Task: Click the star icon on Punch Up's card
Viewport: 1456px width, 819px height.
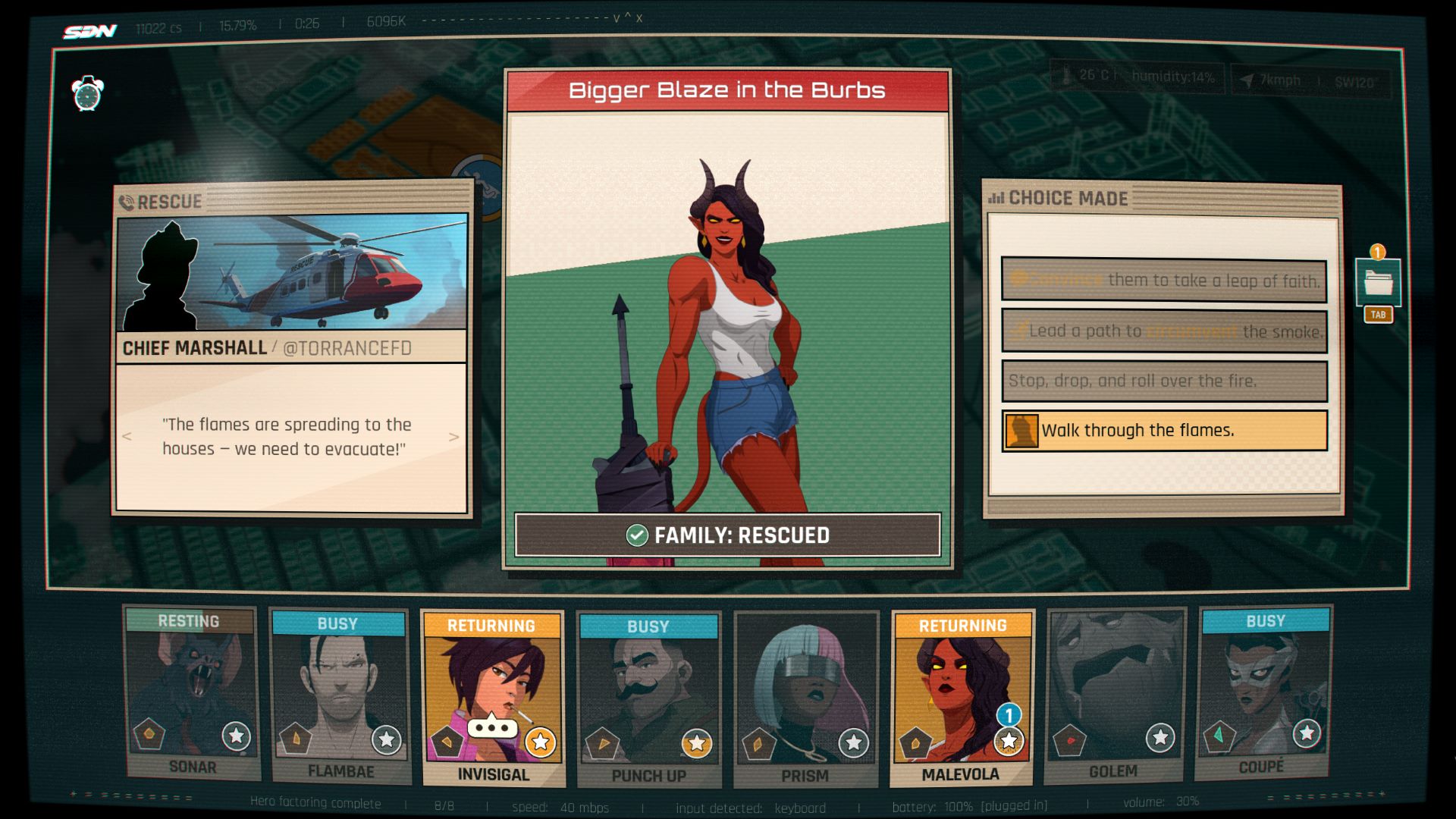Action: pos(696,744)
